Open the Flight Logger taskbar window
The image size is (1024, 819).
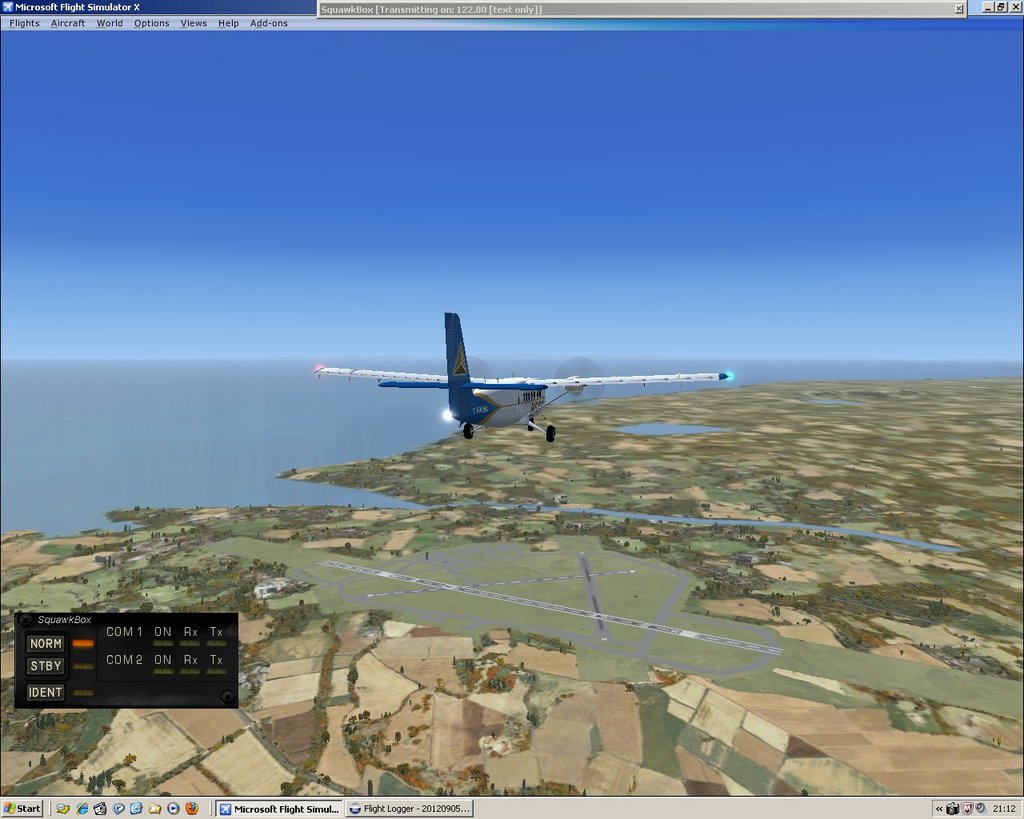pyautogui.click(x=410, y=808)
